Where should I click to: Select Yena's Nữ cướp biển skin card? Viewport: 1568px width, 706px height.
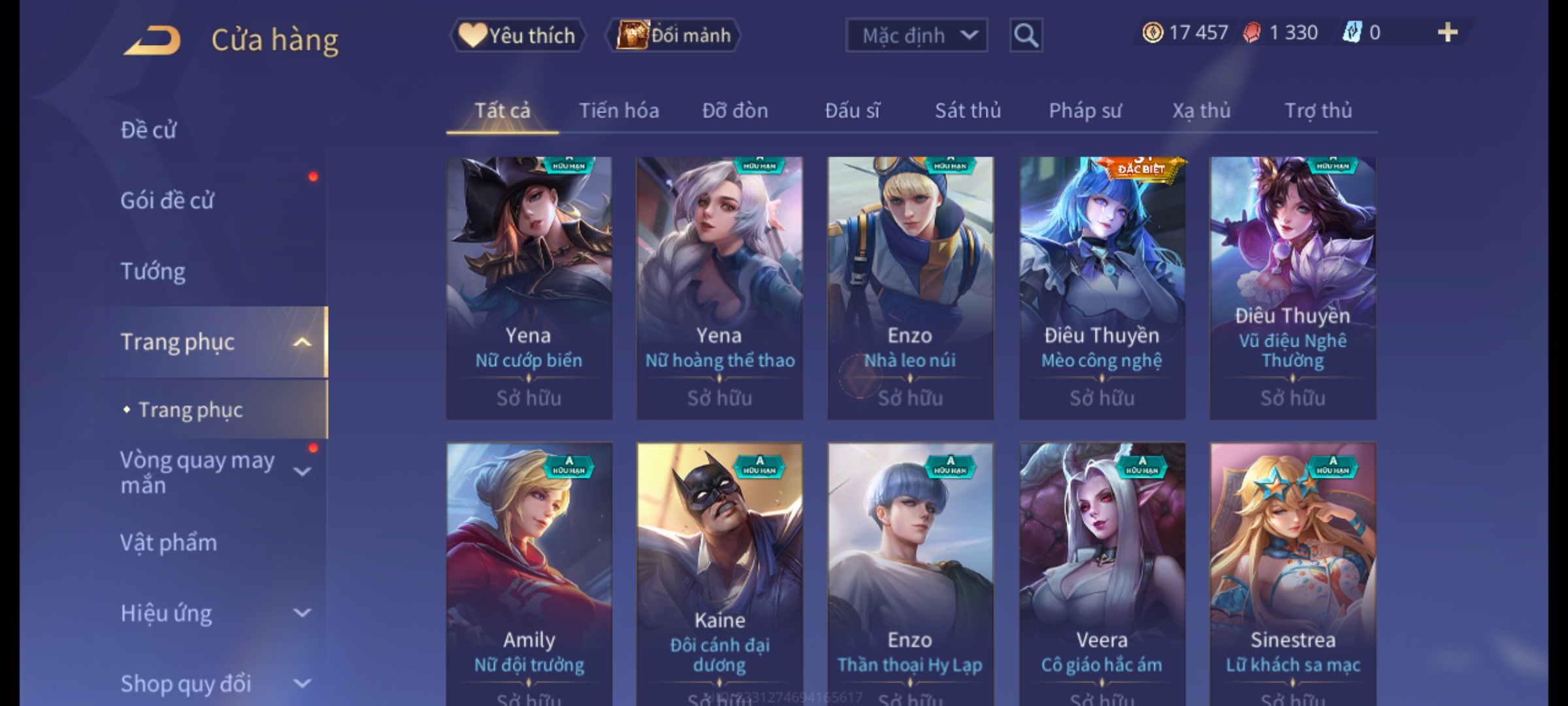pos(529,288)
